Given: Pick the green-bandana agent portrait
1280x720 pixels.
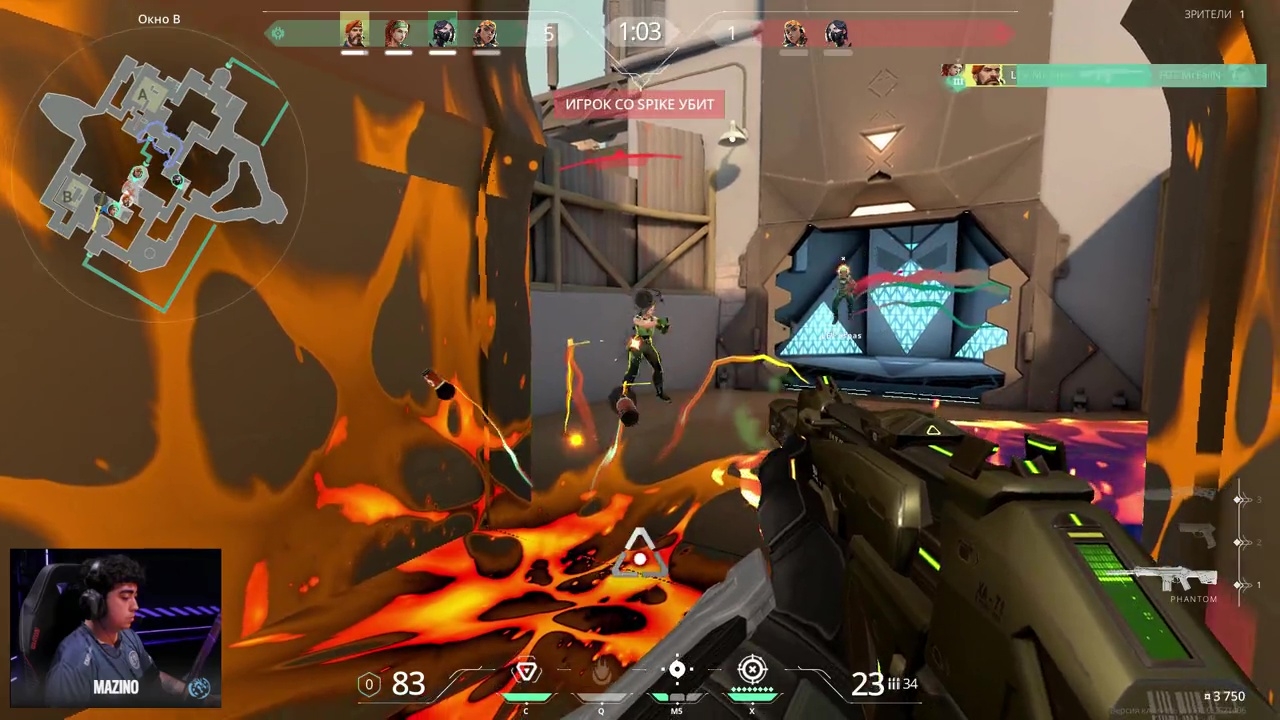Looking at the screenshot, I should pyautogui.click(x=398, y=33).
